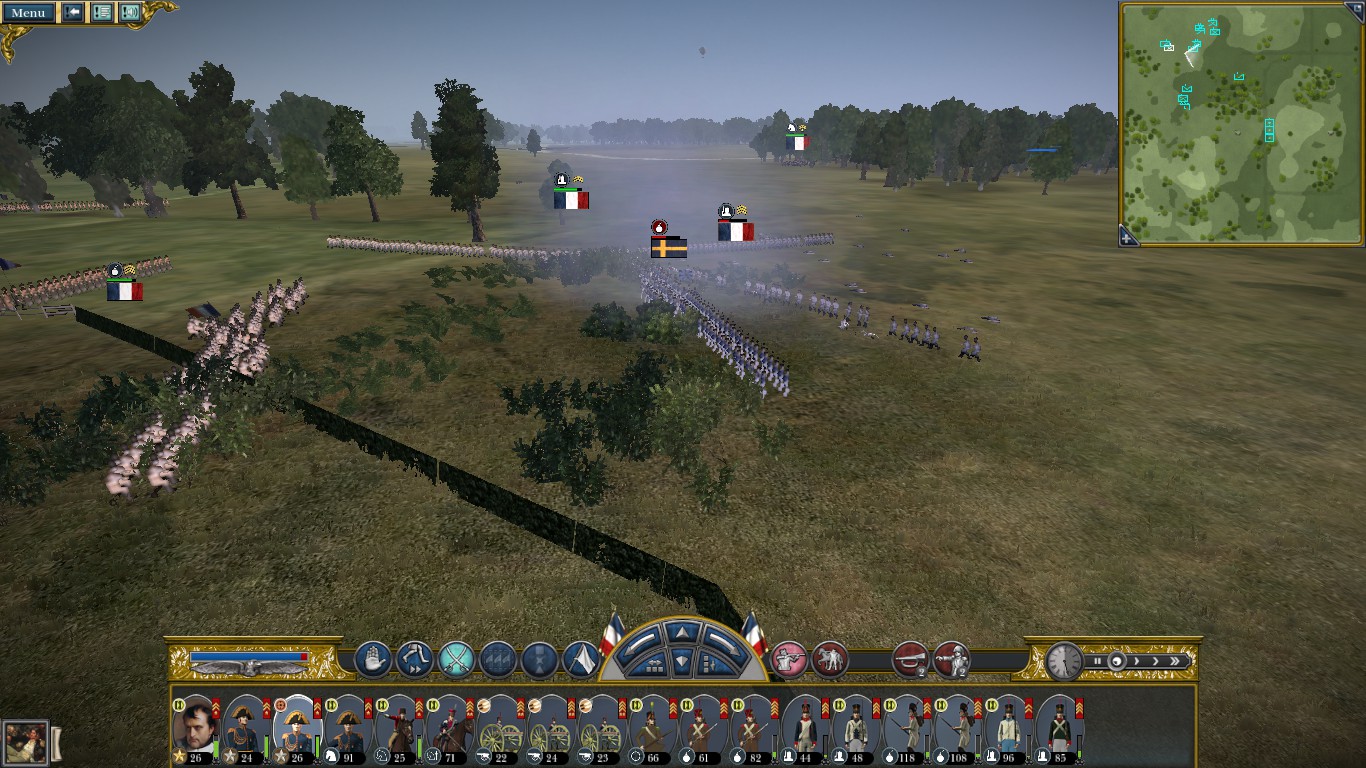Activate the bugle rally ability
Screen dimensions: 1366x768
coord(910,660)
